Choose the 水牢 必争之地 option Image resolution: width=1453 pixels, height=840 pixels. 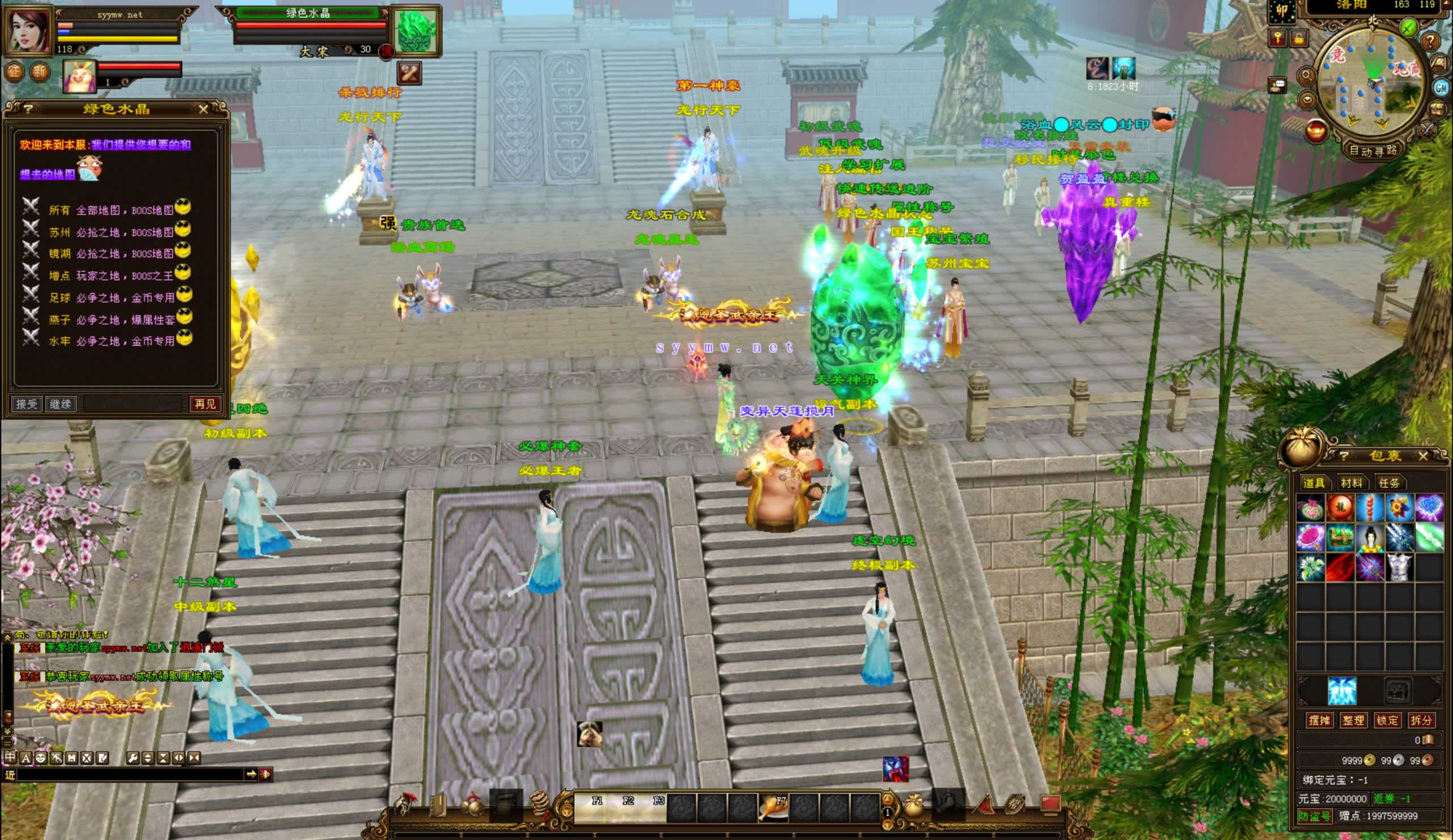tap(111, 341)
